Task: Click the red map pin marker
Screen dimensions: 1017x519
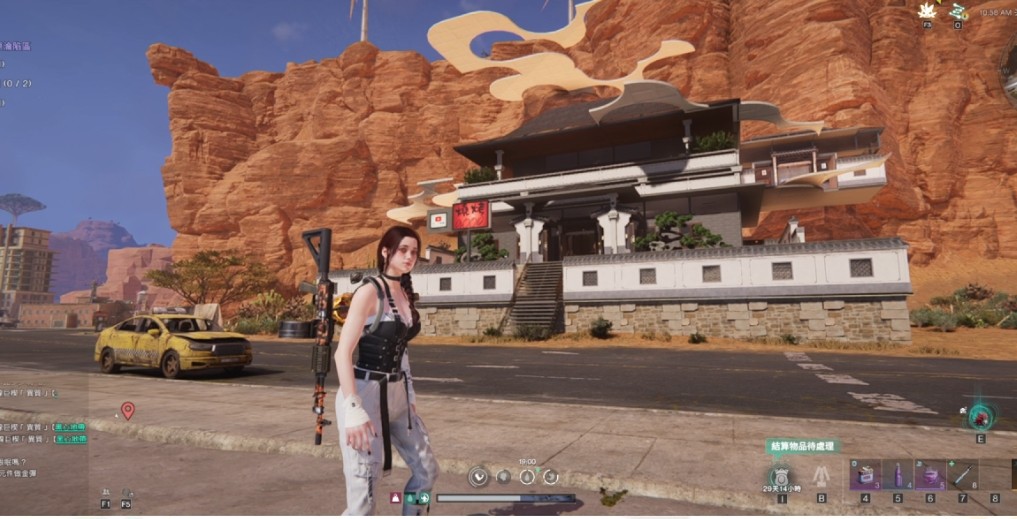Action: tap(127, 409)
